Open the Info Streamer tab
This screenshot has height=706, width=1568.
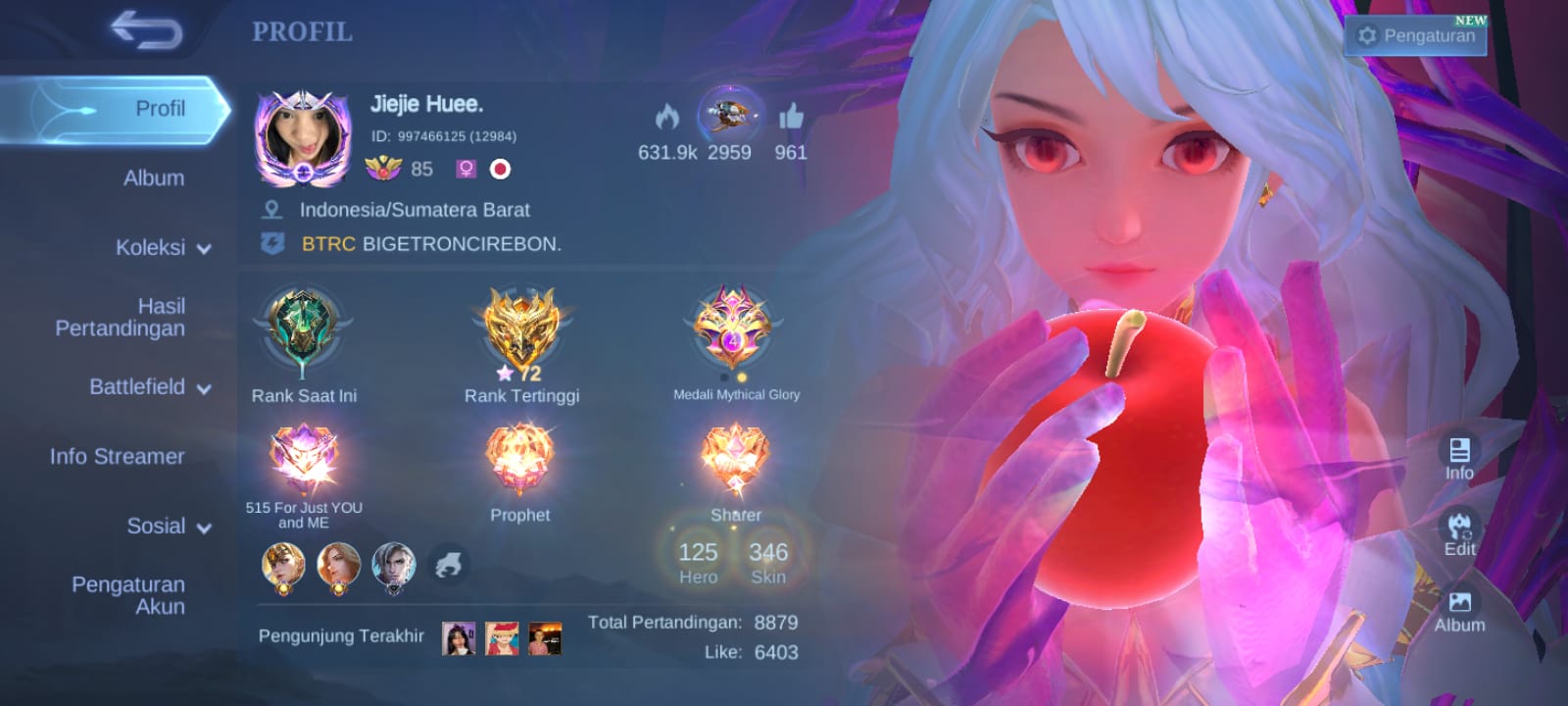118,456
